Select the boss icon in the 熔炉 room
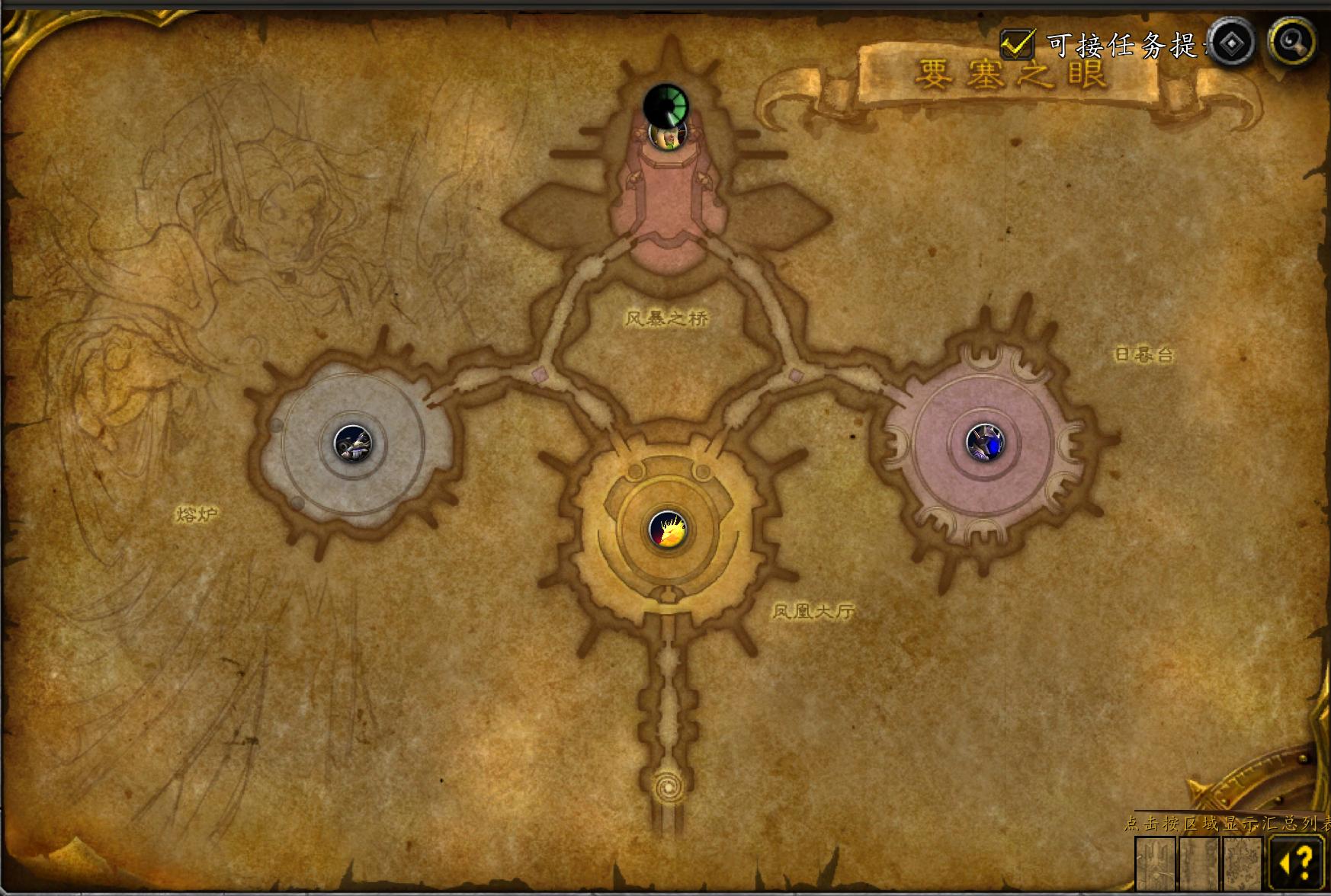1331x896 pixels. (353, 443)
